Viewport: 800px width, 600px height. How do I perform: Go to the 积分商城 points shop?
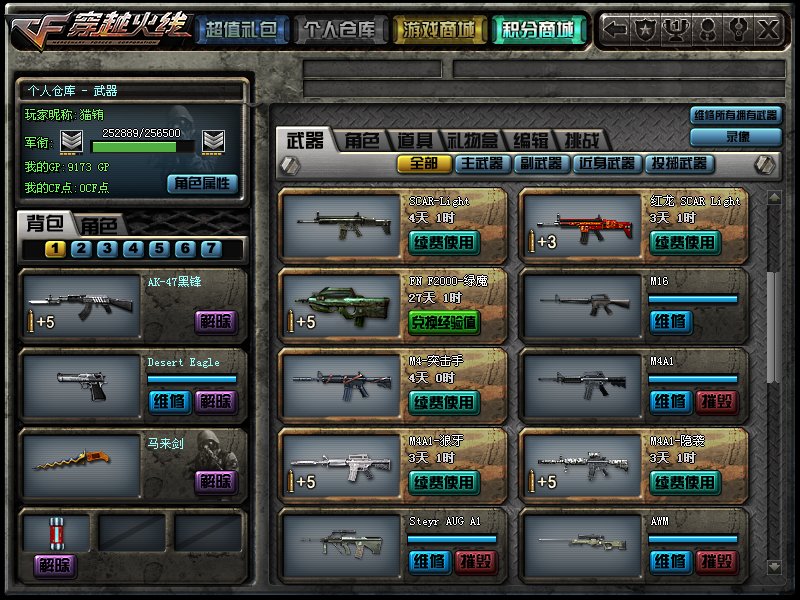tap(539, 30)
